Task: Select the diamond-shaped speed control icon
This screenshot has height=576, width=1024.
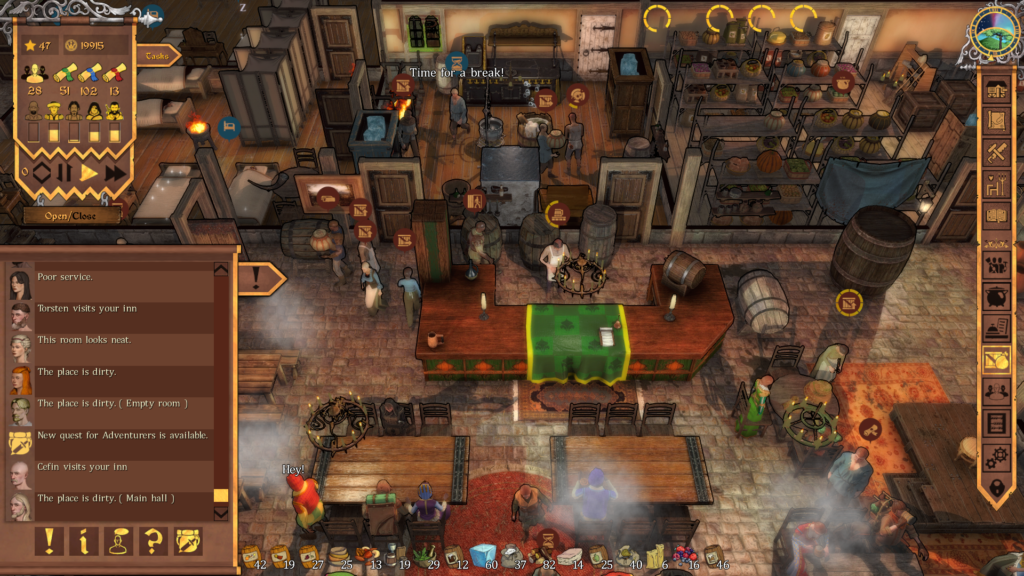Action: pyautogui.click(x=41, y=173)
